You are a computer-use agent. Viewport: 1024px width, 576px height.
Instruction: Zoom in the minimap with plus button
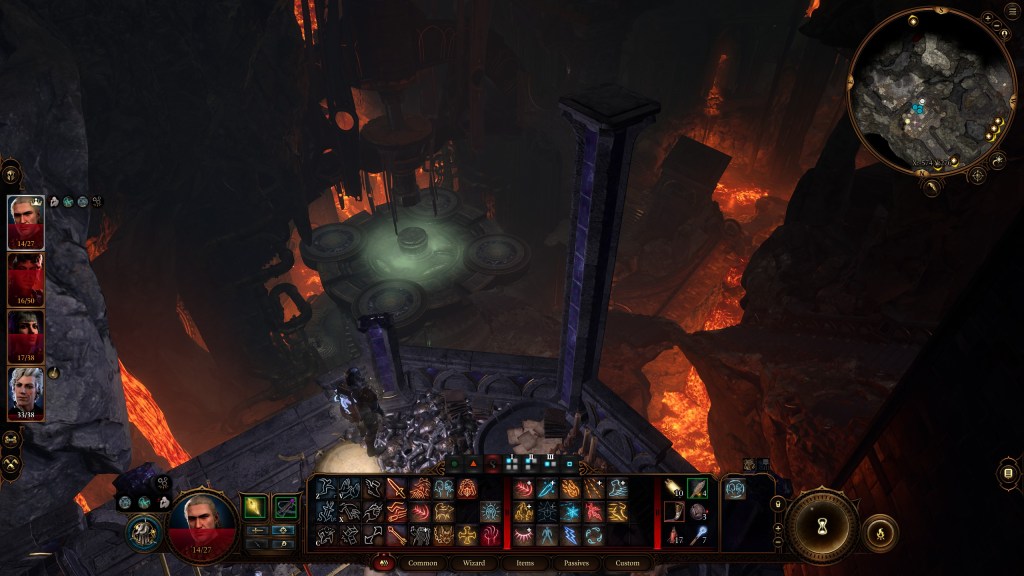[987, 18]
